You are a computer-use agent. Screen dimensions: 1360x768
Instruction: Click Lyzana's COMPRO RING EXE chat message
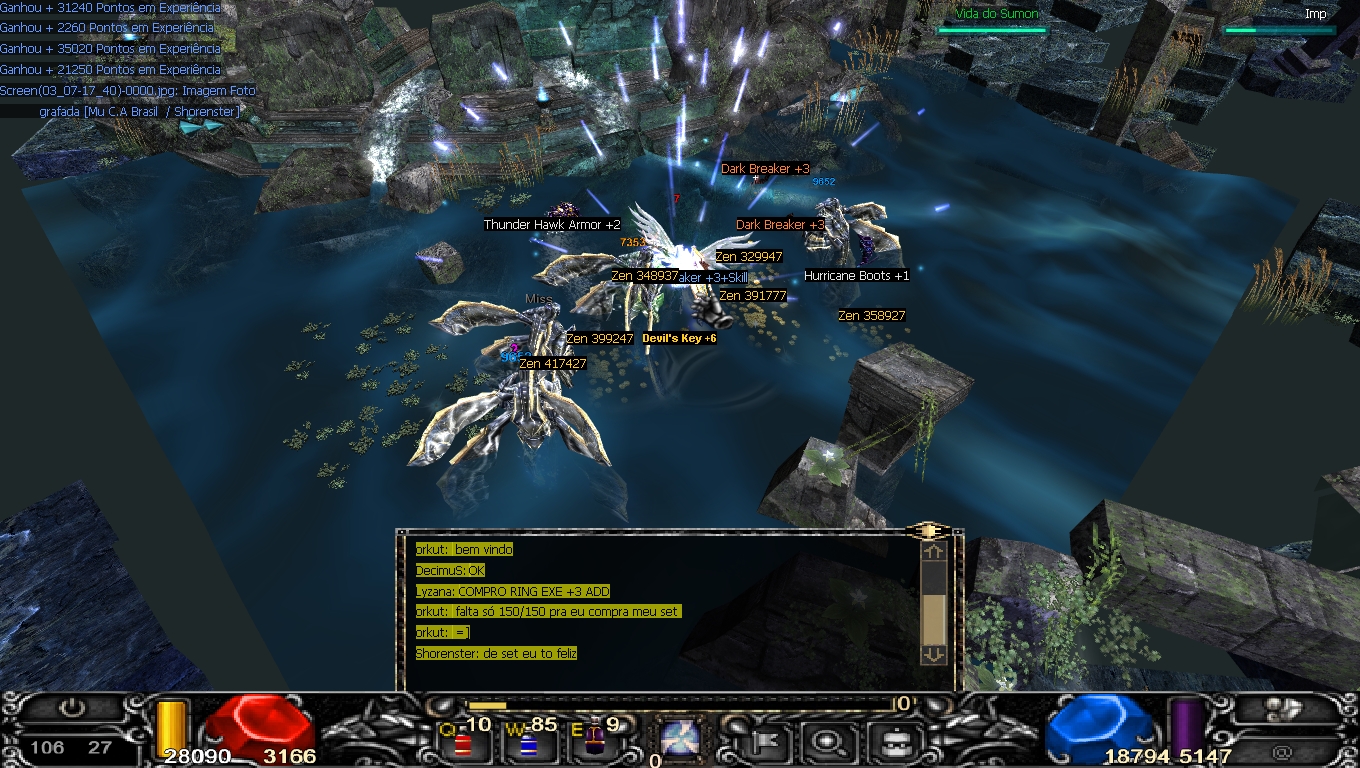pyautogui.click(x=512, y=591)
